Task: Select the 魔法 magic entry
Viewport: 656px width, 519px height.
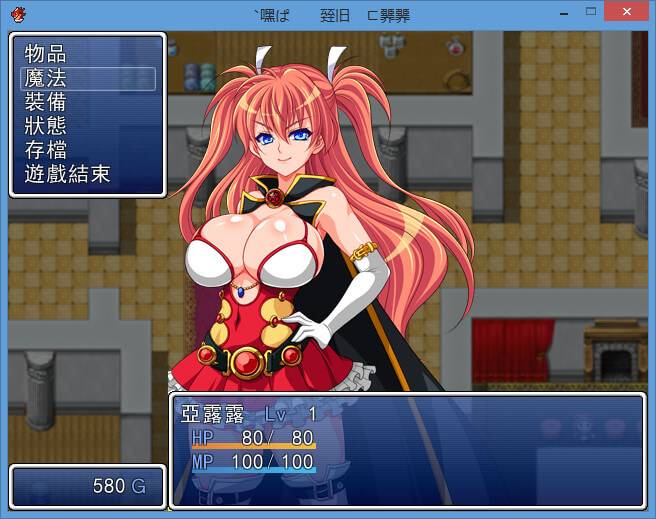Action: coord(46,78)
